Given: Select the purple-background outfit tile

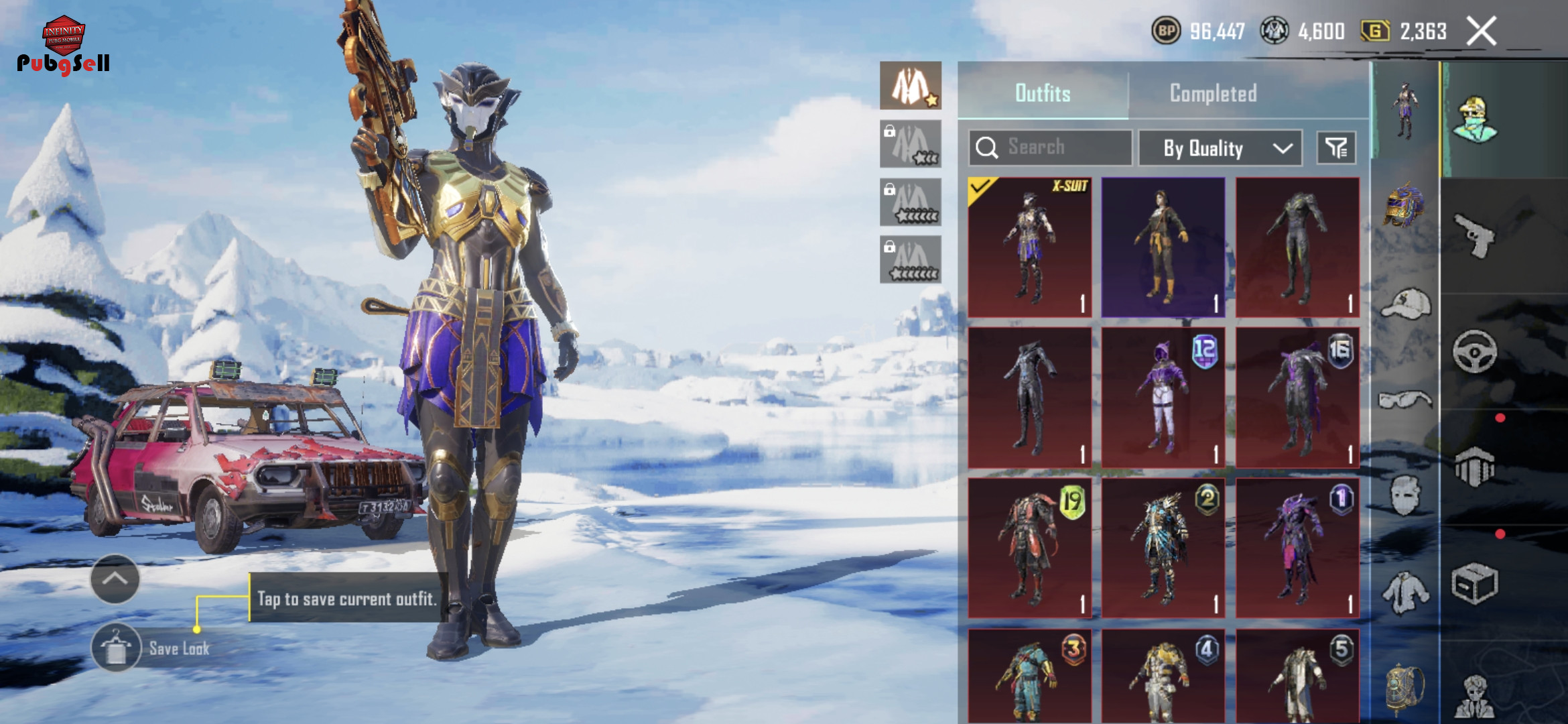Looking at the screenshot, I should coord(1163,247).
